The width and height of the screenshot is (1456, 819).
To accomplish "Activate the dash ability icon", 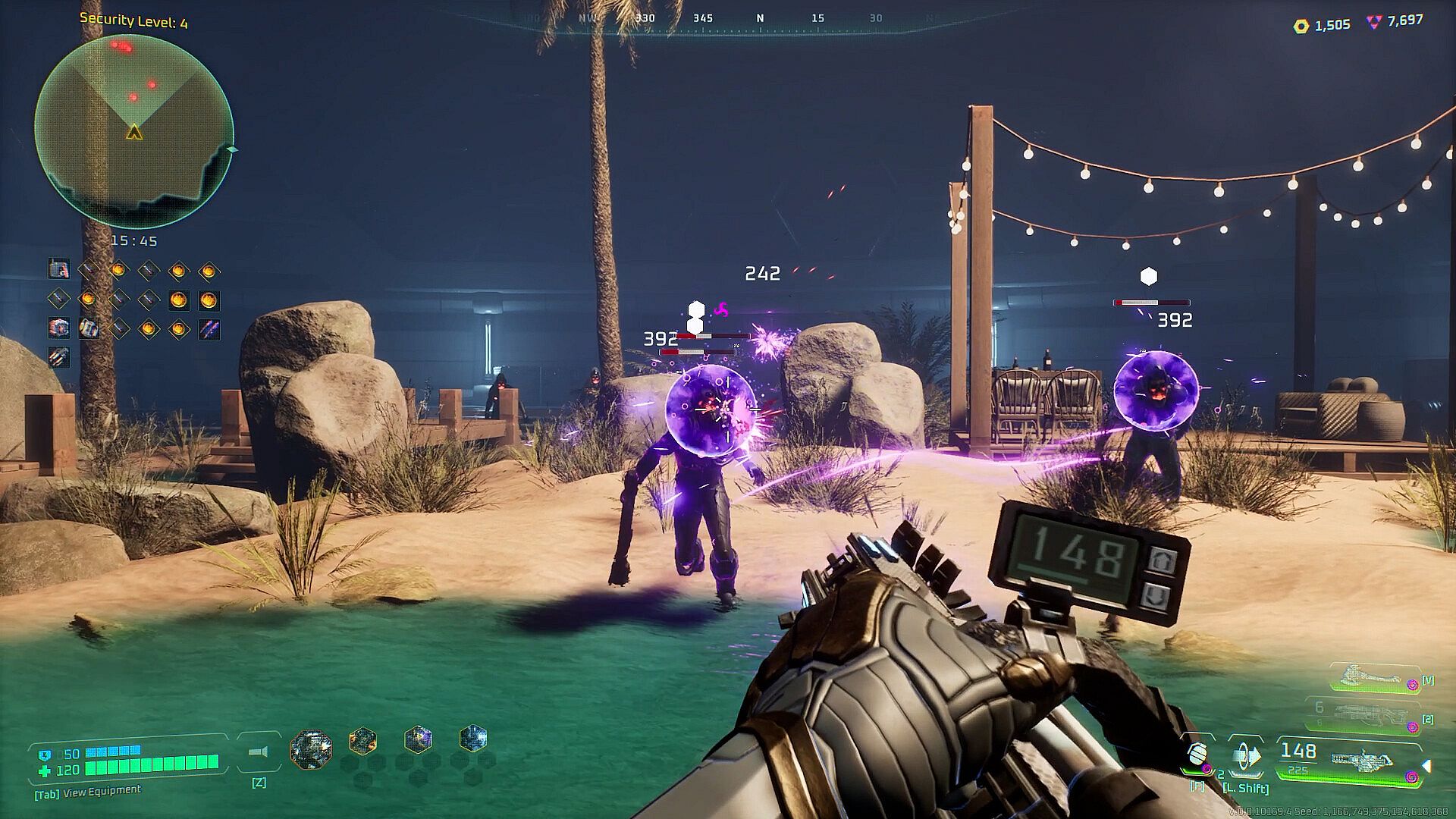I will (x=1245, y=755).
